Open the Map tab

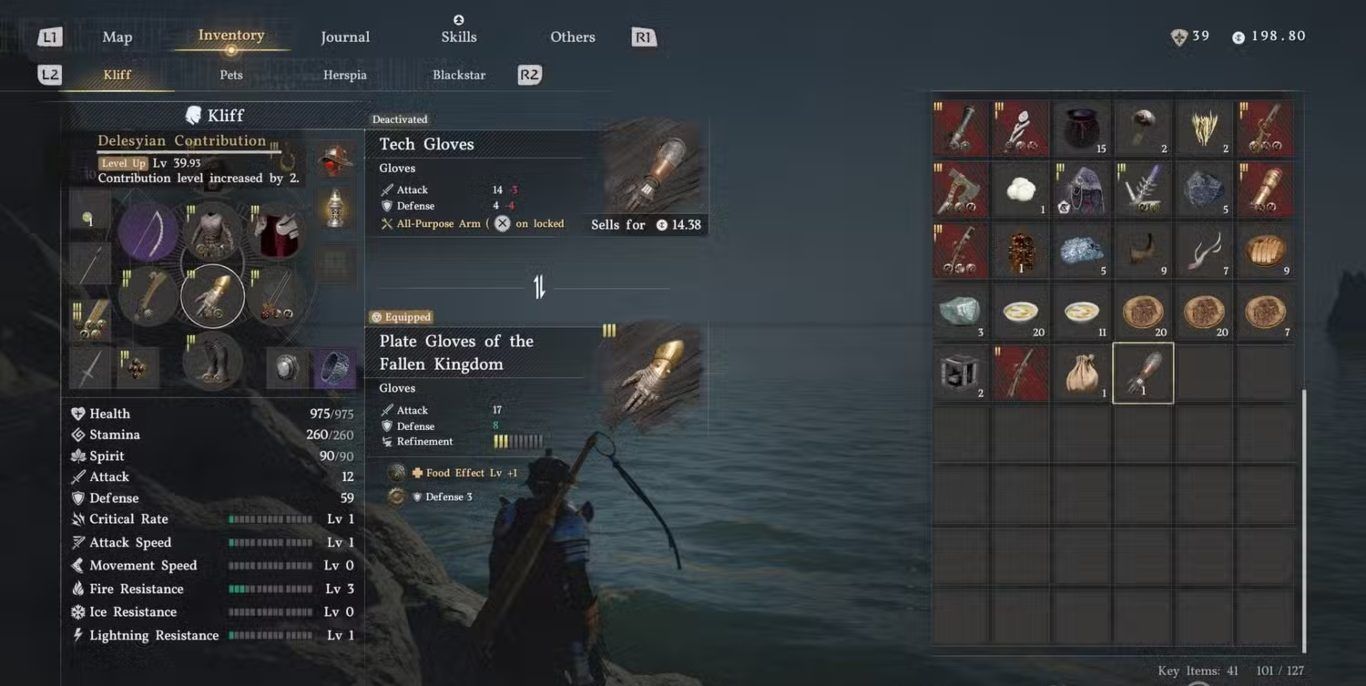click(117, 37)
